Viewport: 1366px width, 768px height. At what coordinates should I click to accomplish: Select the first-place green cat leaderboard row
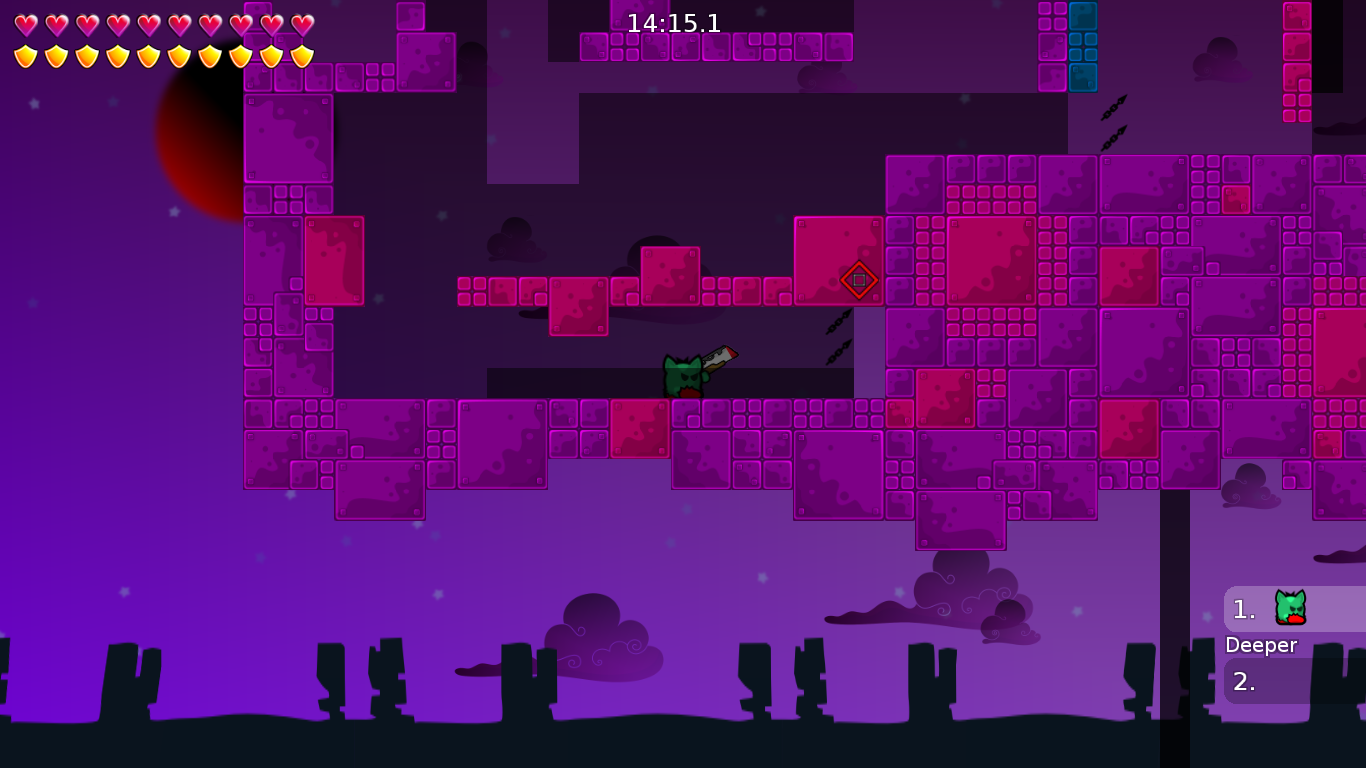click(1294, 608)
